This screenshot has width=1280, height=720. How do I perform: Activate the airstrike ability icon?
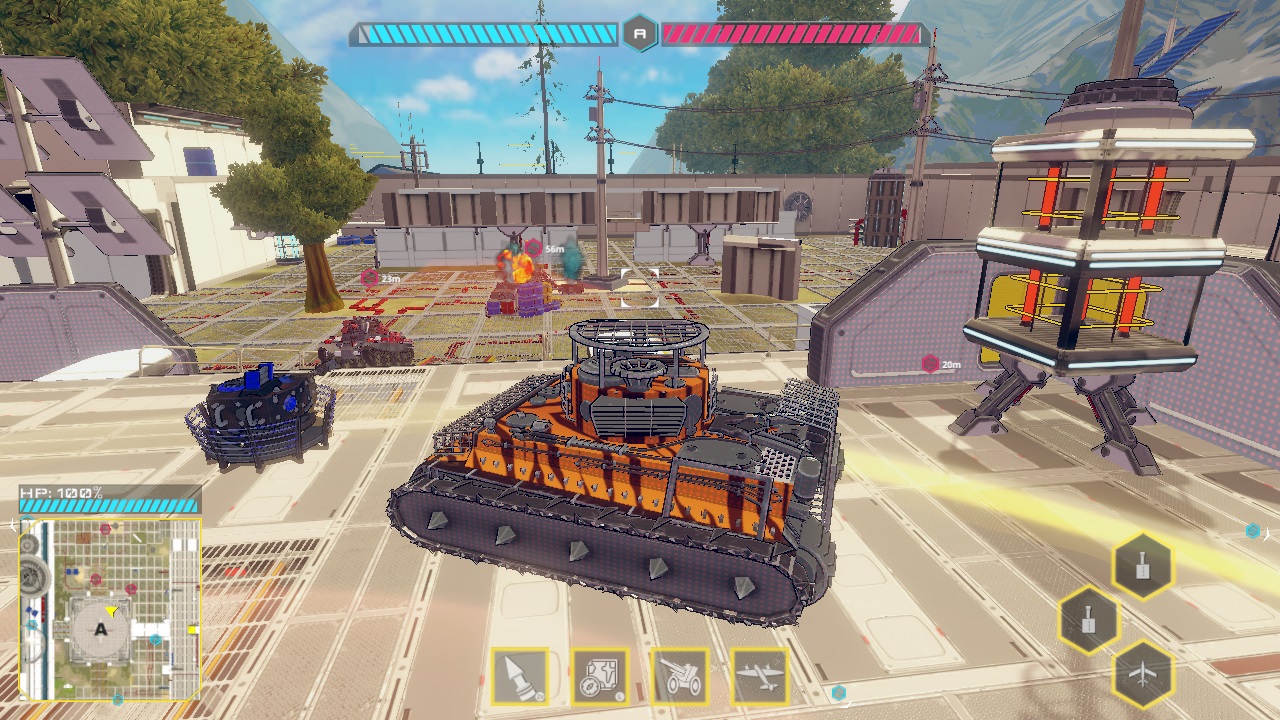[761, 677]
